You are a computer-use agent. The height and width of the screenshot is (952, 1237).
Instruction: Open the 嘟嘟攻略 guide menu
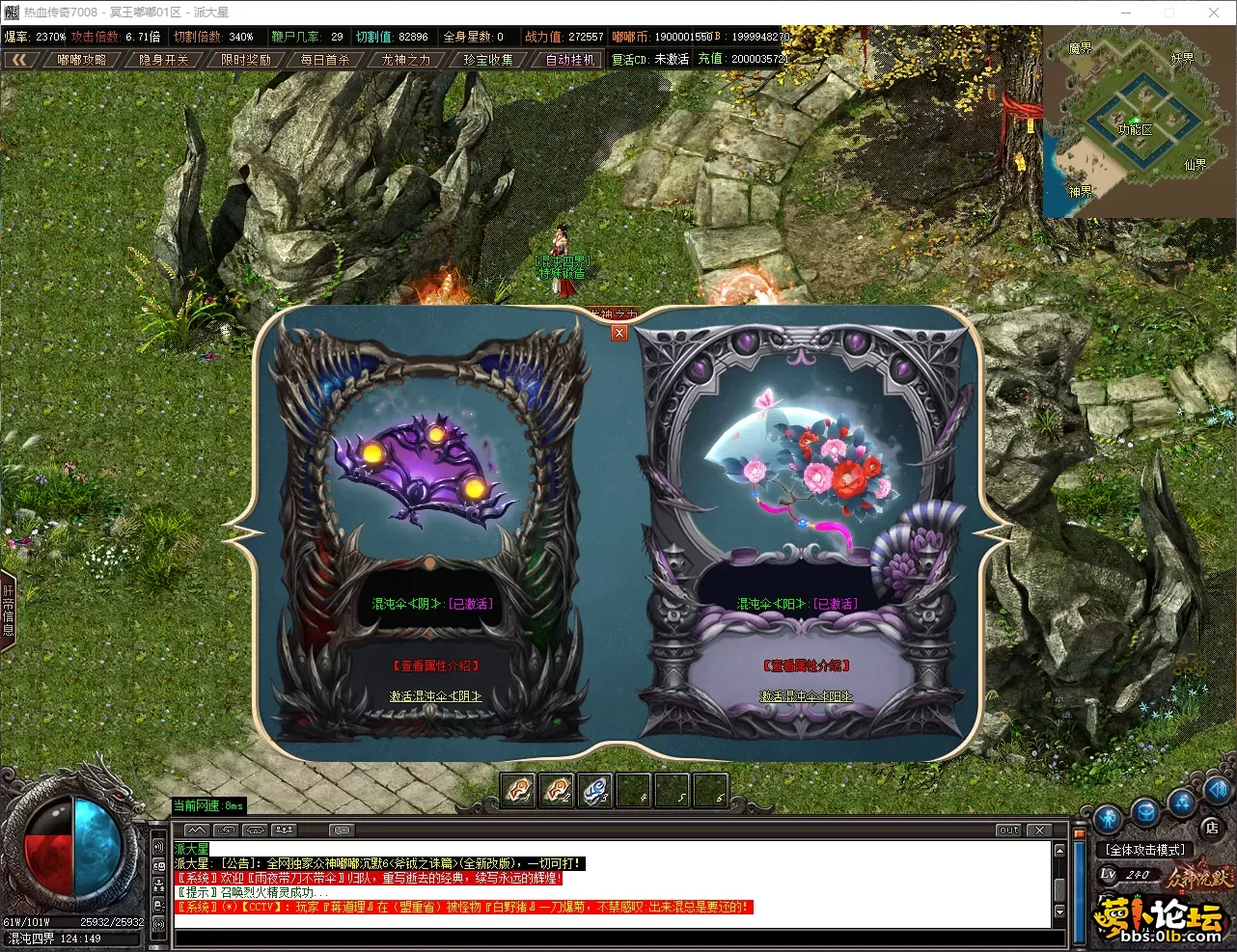[x=82, y=60]
